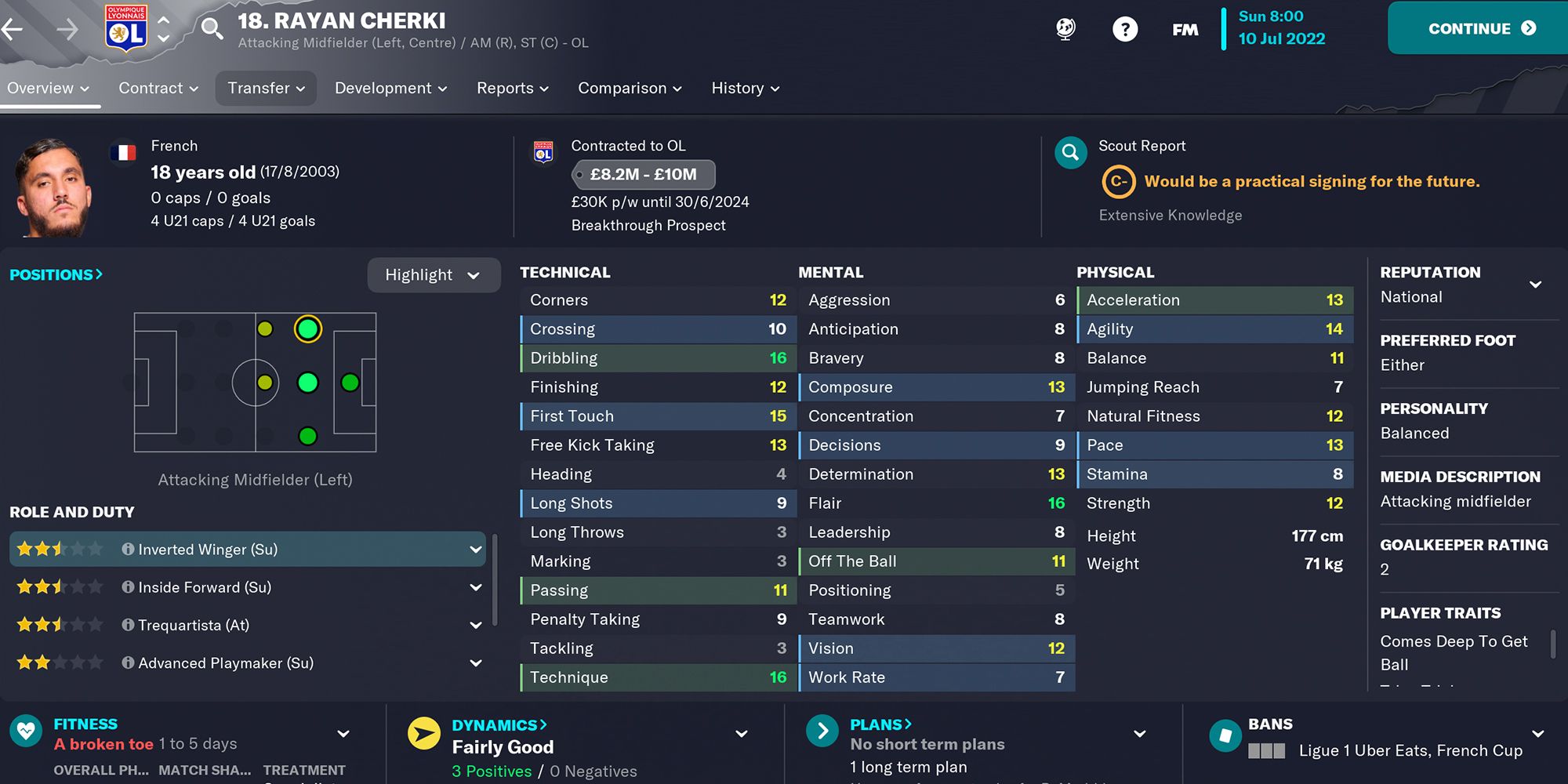Image resolution: width=1568 pixels, height=784 pixels.
Task: Click the back navigation arrow
Action: 14,28
